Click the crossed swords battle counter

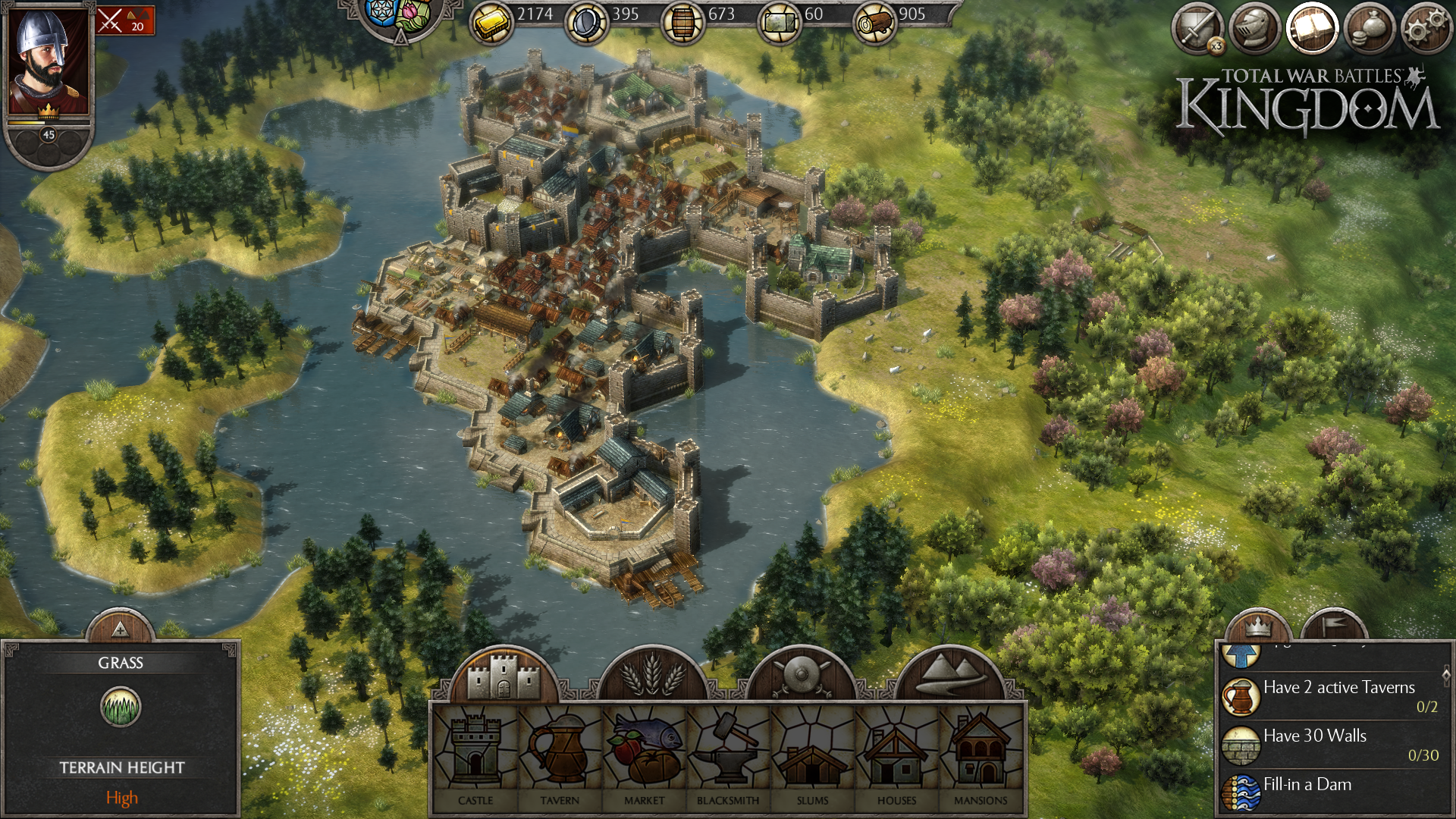(125, 20)
